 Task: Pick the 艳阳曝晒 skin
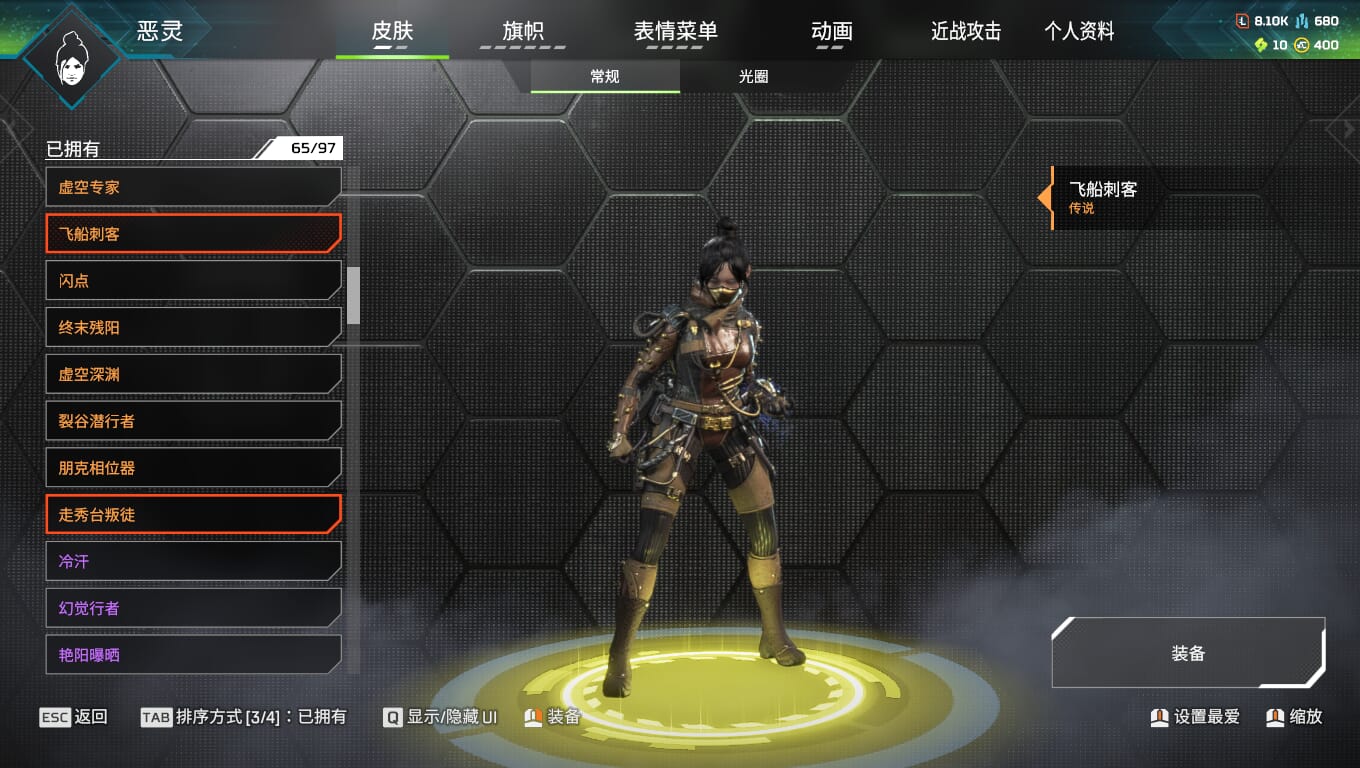[193, 655]
